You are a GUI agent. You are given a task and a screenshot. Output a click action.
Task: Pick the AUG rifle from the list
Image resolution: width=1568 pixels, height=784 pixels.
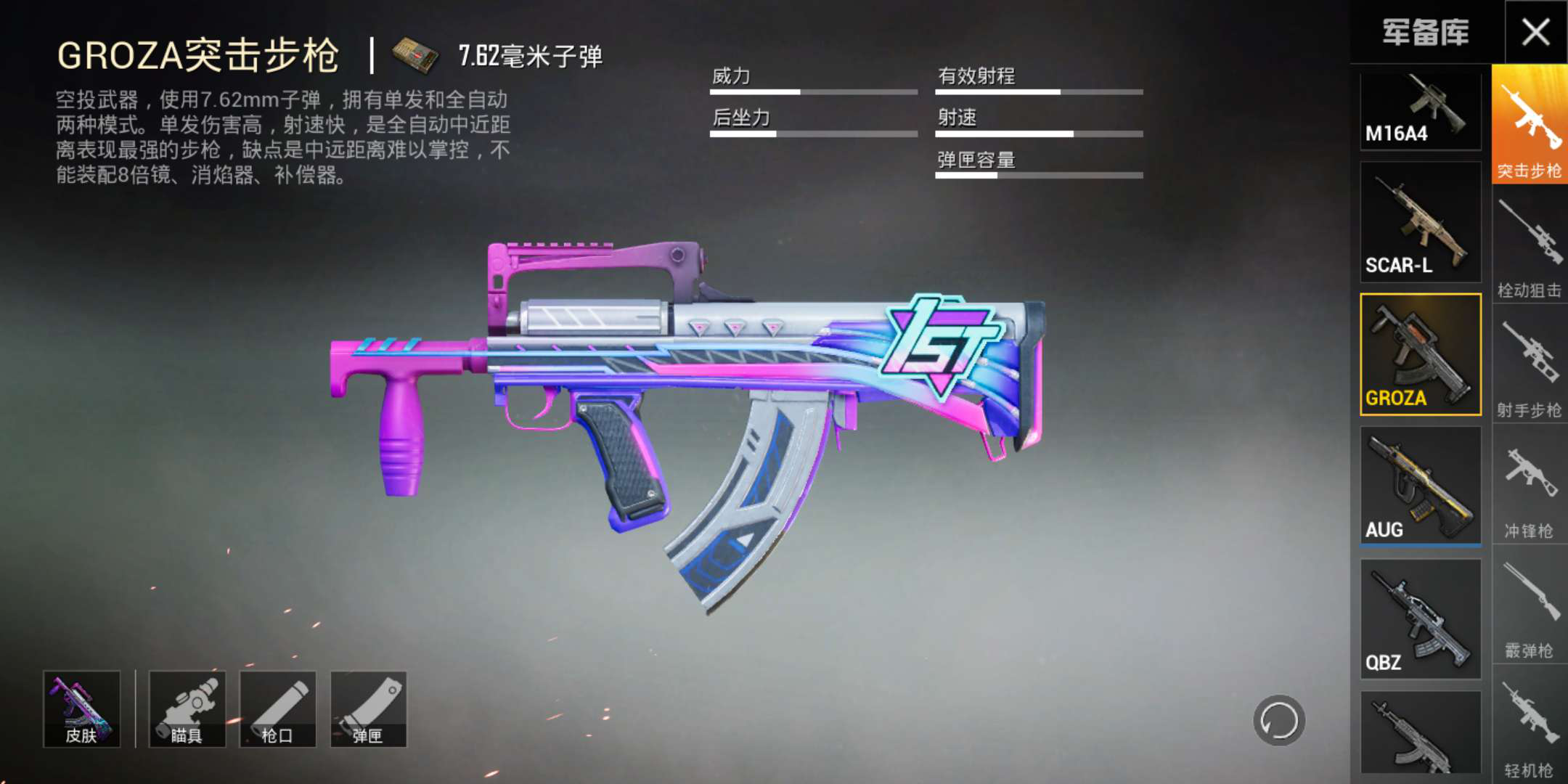pyautogui.click(x=1420, y=485)
